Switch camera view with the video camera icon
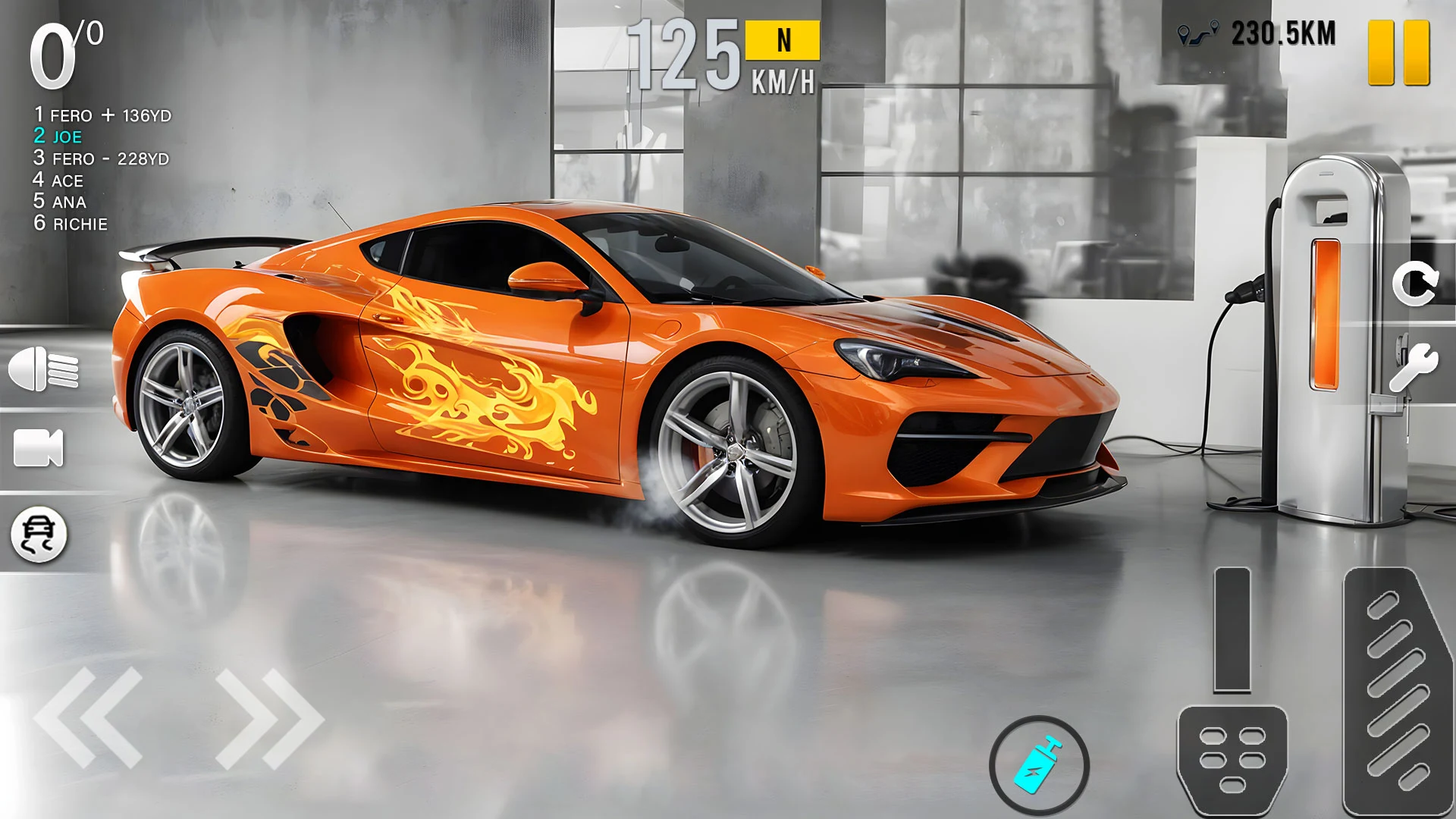This screenshot has height=819, width=1456. (x=39, y=447)
